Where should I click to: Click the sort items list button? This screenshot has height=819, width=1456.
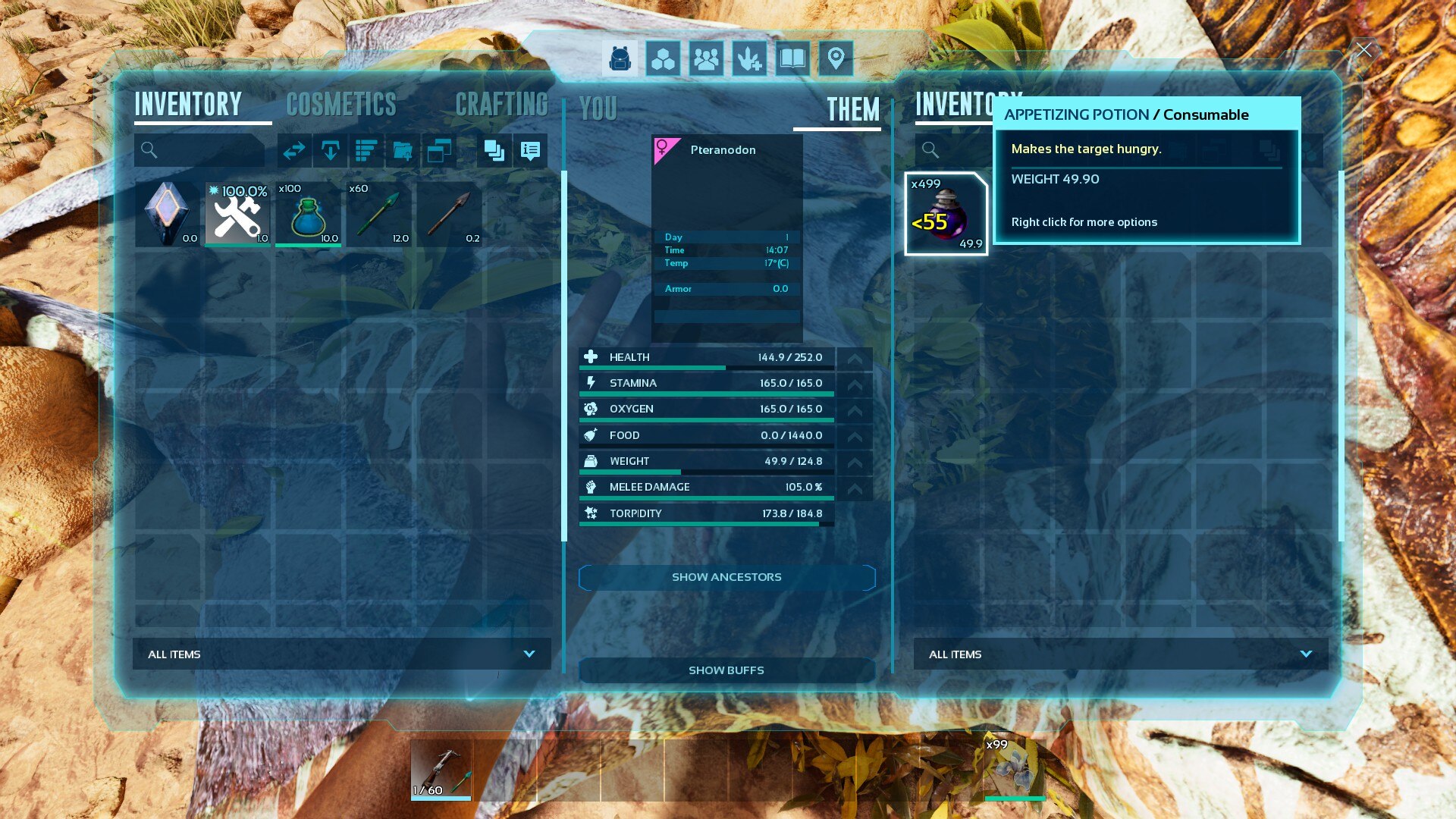click(366, 151)
